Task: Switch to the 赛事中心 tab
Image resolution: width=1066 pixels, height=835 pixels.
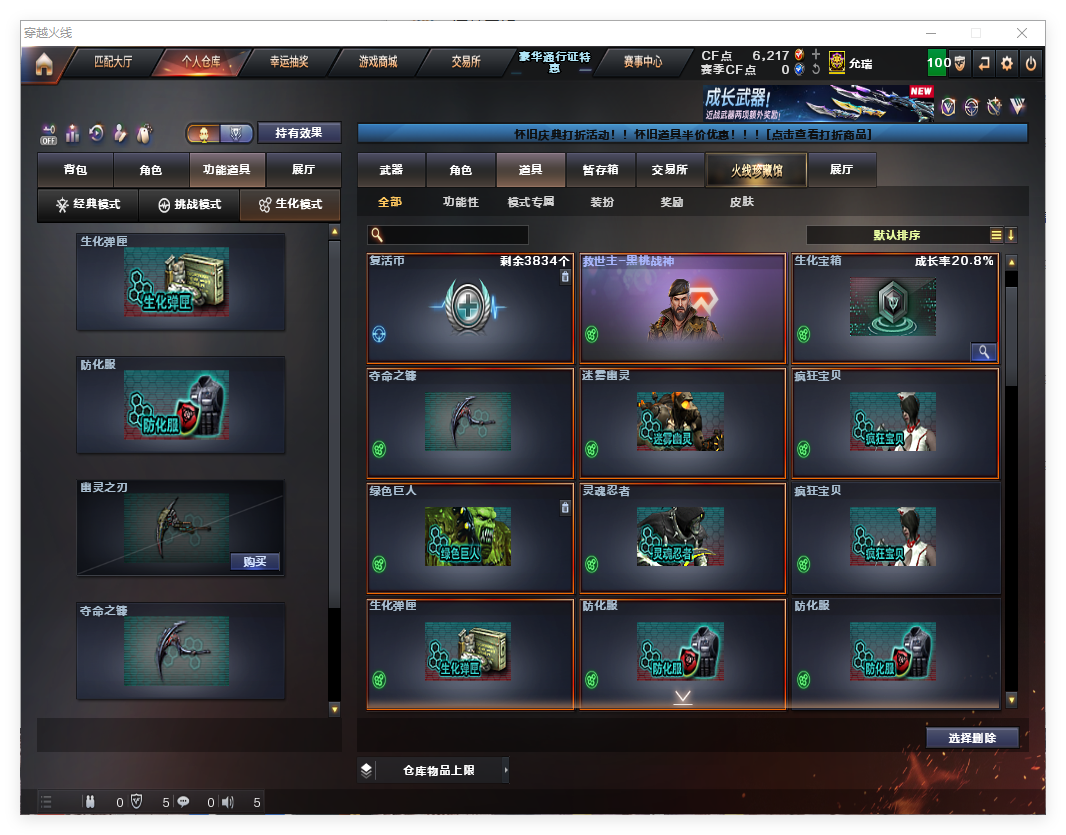Action: point(642,62)
